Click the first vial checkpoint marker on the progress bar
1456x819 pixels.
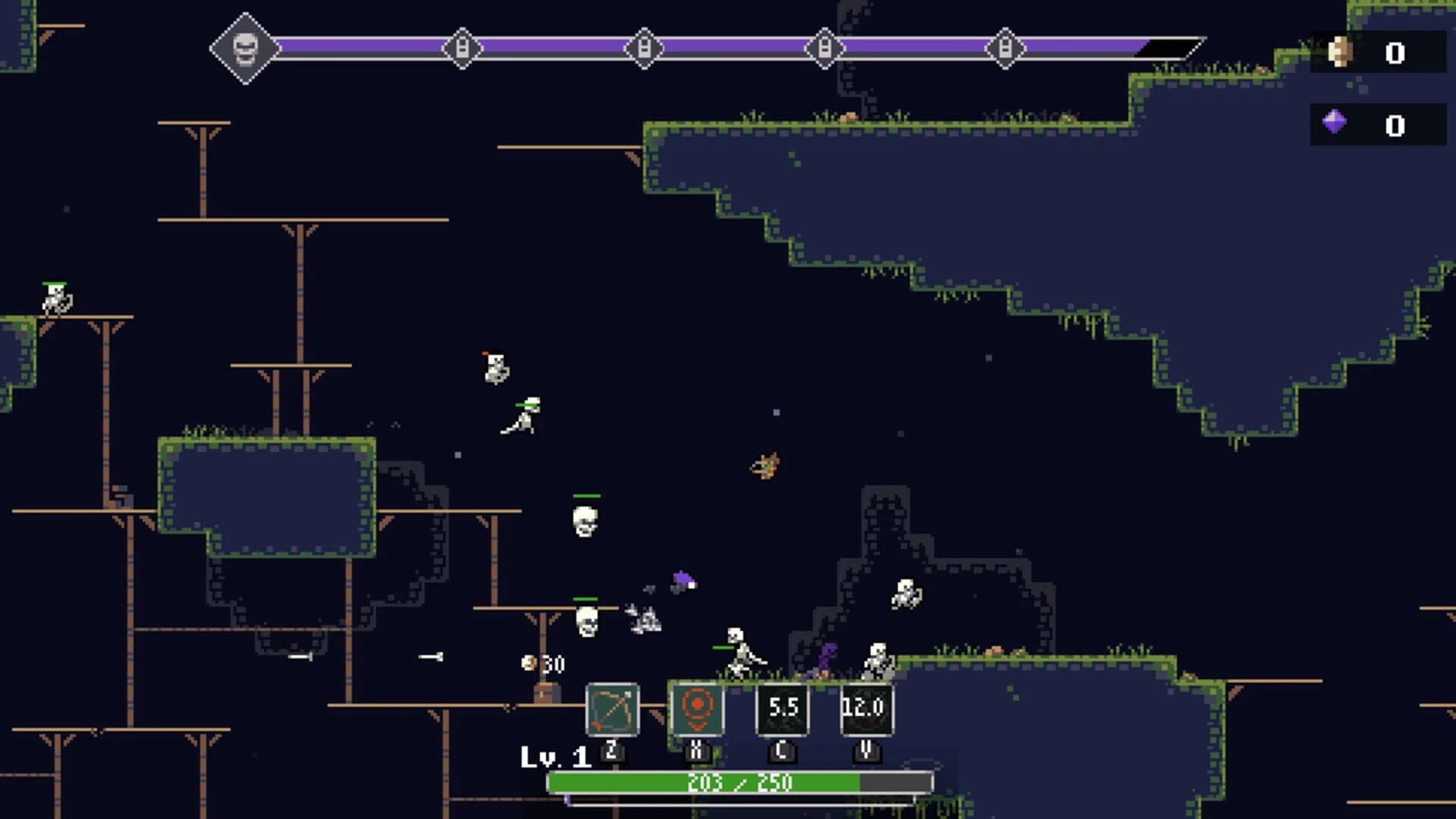[x=463, y=48]
